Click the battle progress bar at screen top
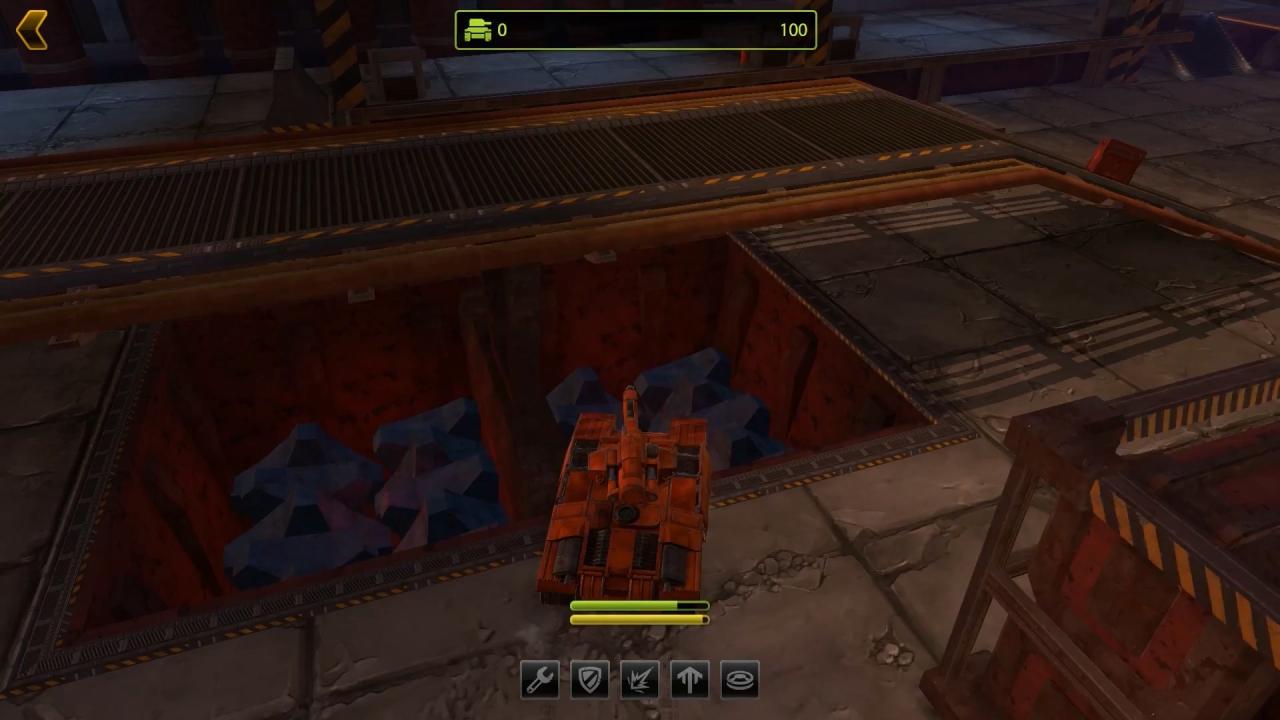 (x=635, y=30)
